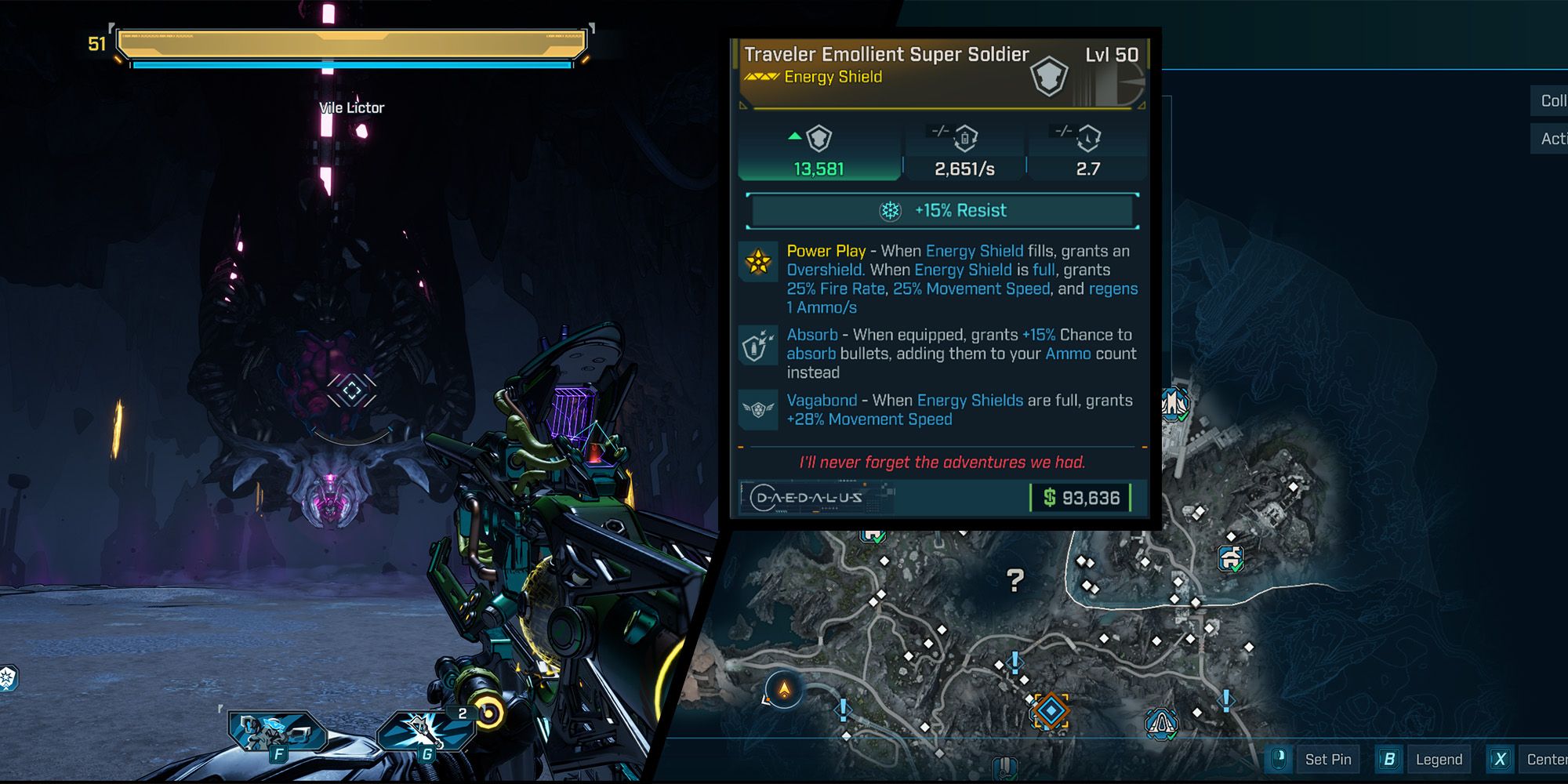Click the snowflake icon on the +15% Resist bar
The height and width of the screenshot is (784, 1568).
[889, 210]
